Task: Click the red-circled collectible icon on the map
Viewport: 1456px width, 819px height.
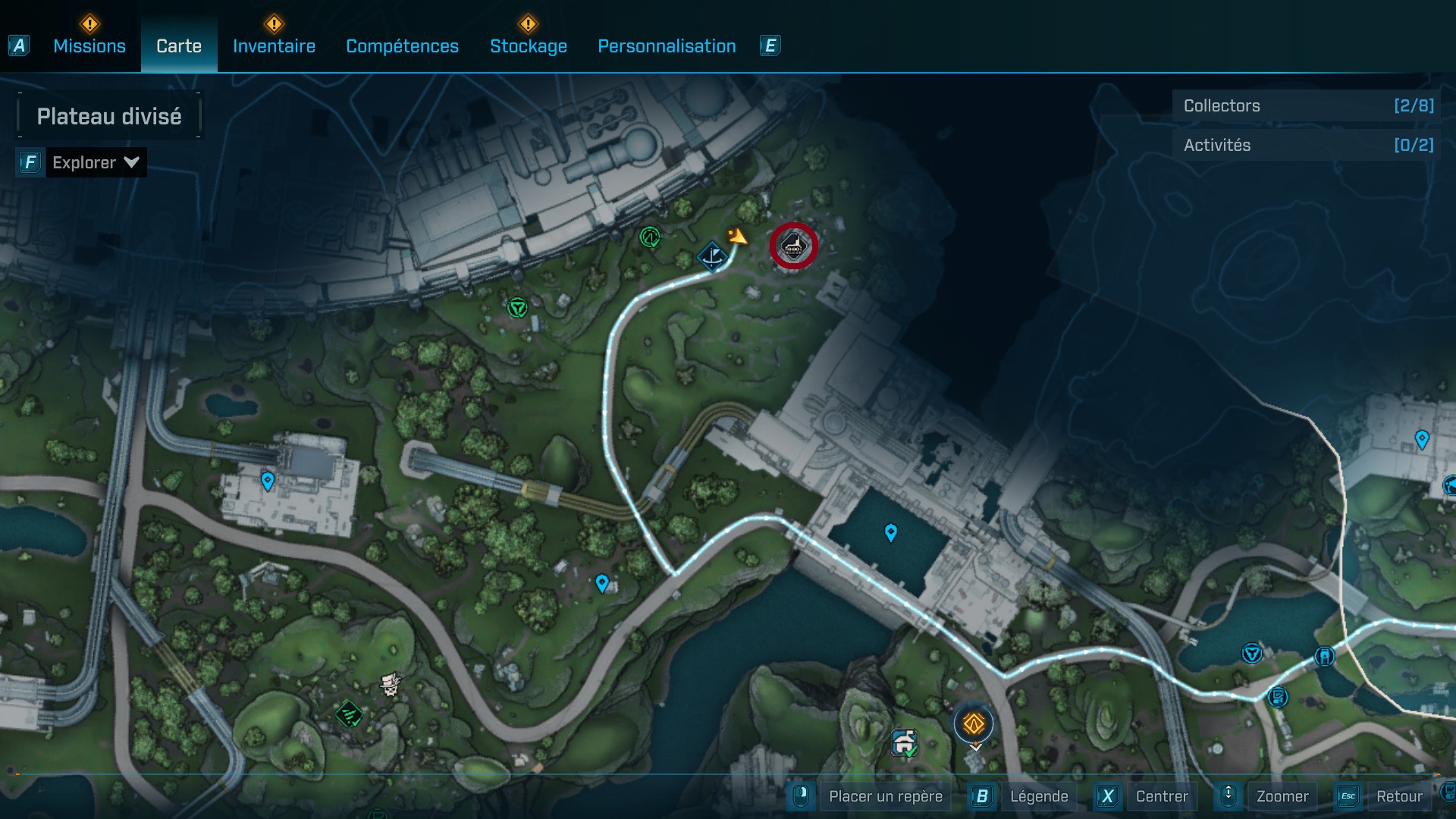Action: [x=793, y=246]
